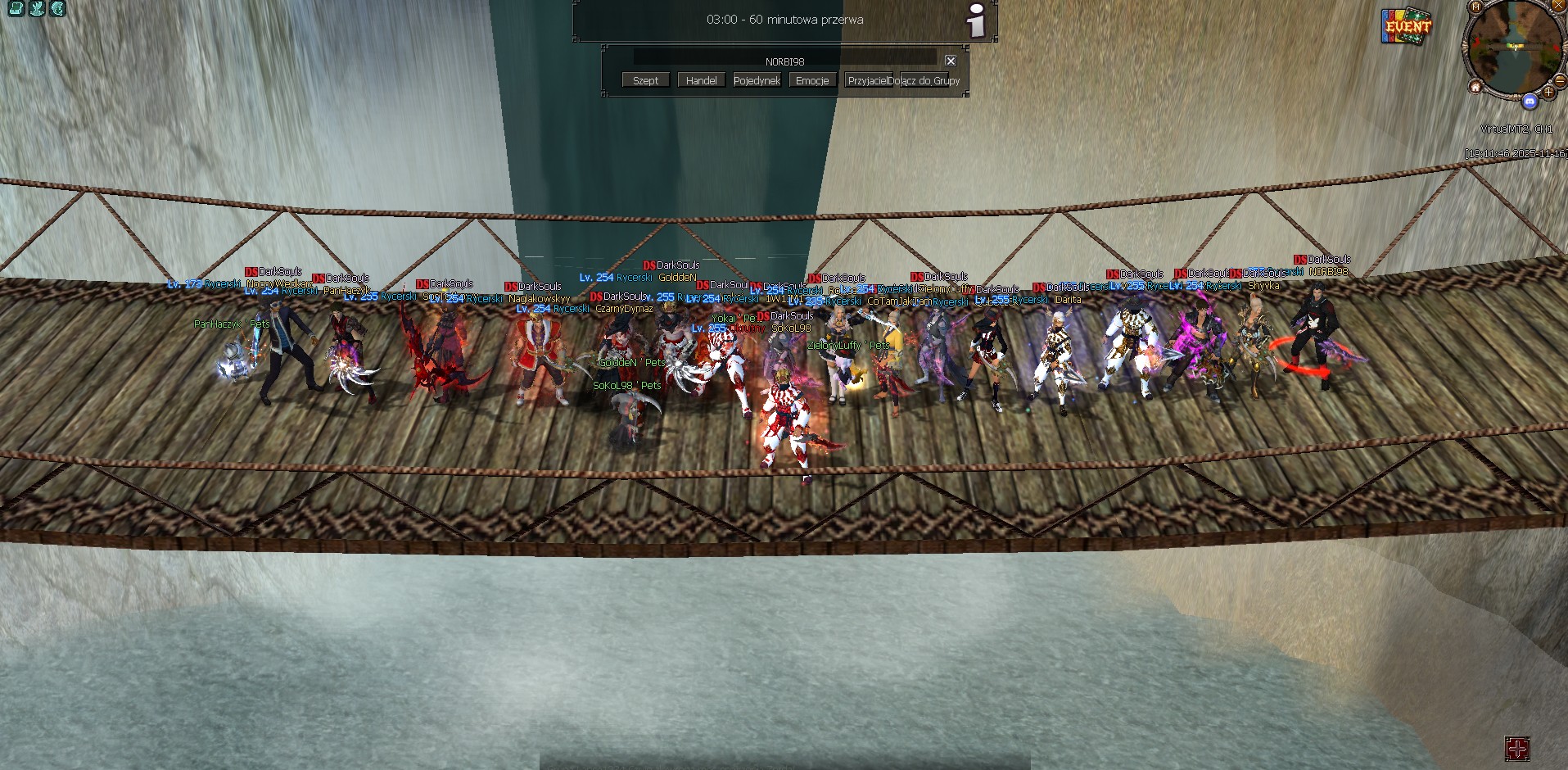Zoom in the minimap with the plus button
Viewport: 1568px width, 770px height.
click(1548, 92)
